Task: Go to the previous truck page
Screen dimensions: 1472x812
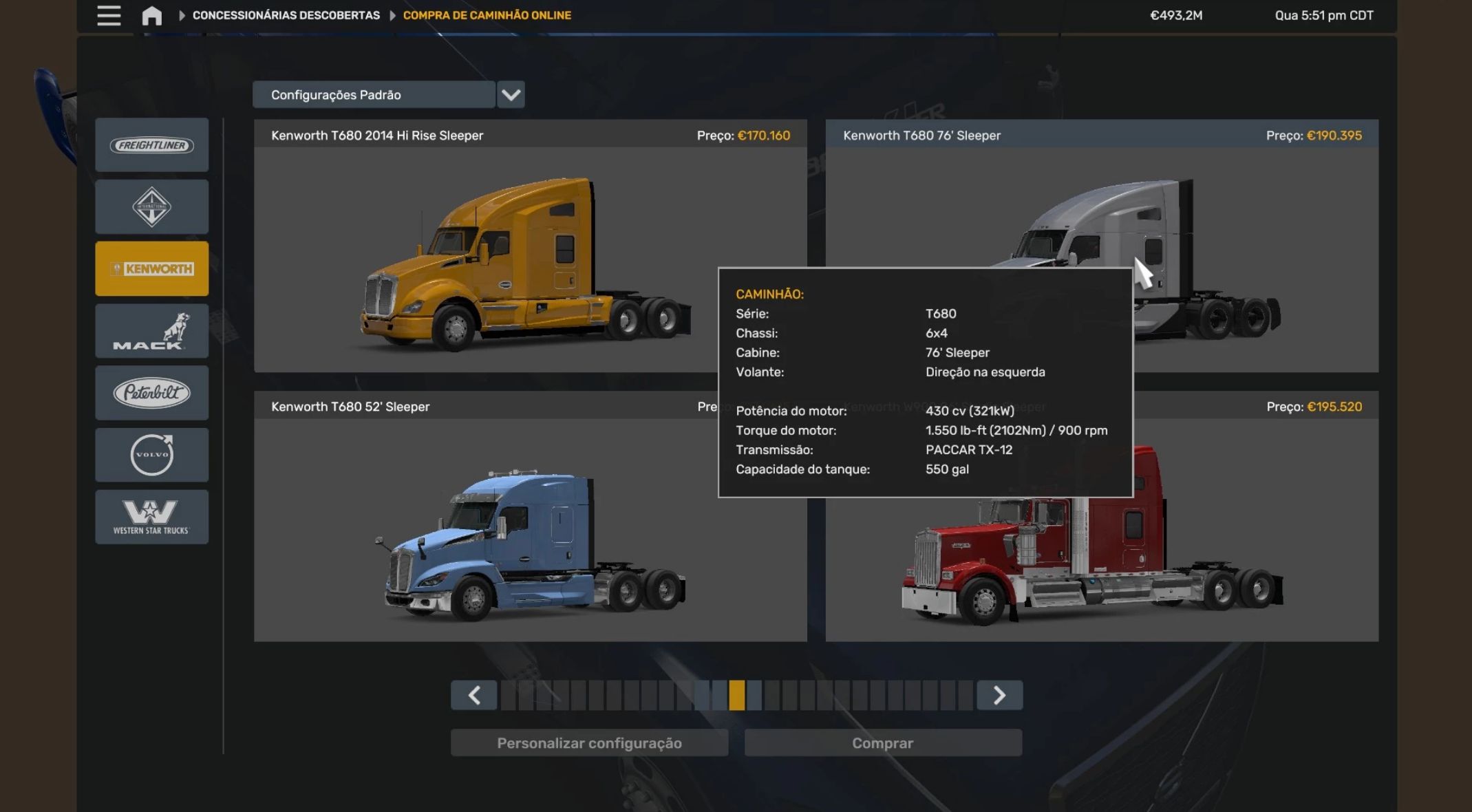Action: (x=473, y=695)
